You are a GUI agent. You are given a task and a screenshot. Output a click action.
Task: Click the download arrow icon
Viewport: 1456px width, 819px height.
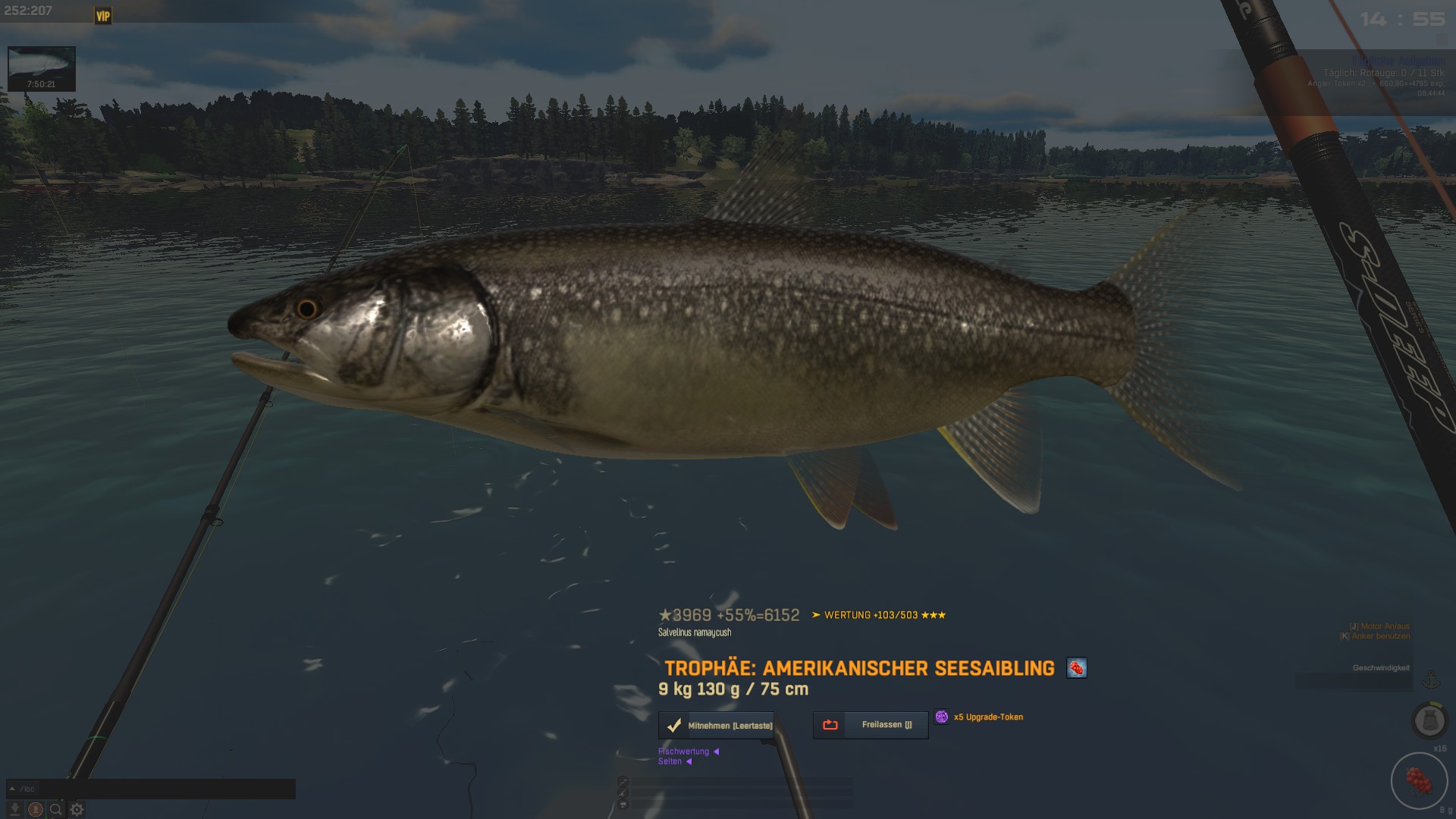tap(14, 809)
